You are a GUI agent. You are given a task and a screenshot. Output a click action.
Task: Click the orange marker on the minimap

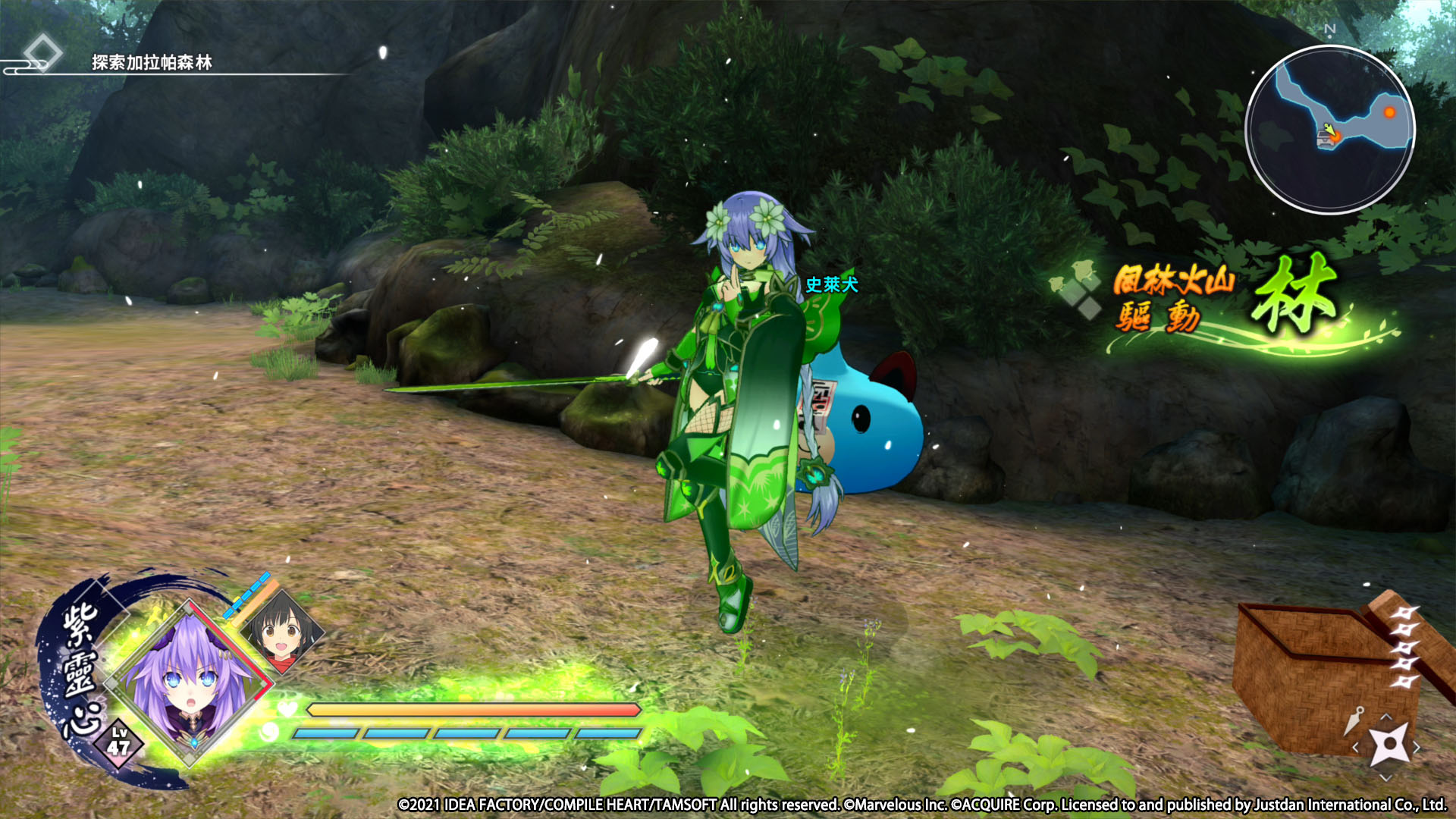coord(1389,112)
